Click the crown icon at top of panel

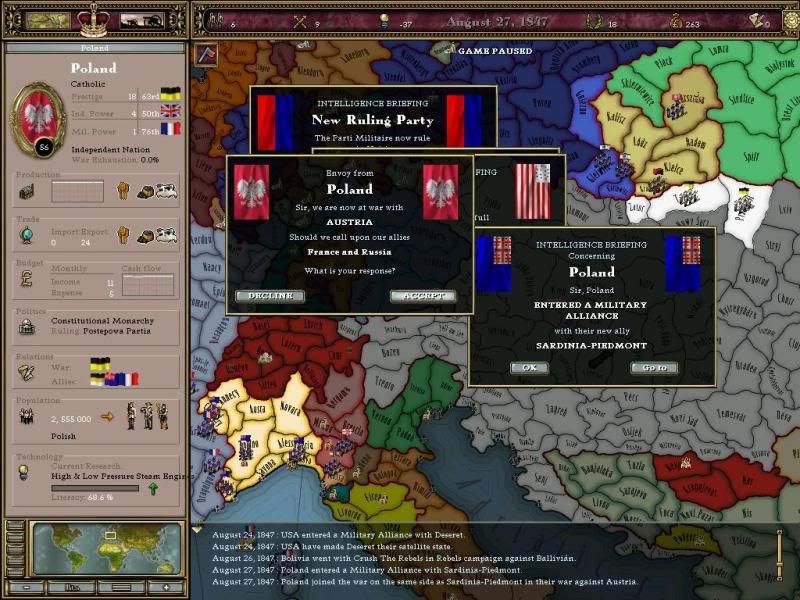tap(93, 18)
